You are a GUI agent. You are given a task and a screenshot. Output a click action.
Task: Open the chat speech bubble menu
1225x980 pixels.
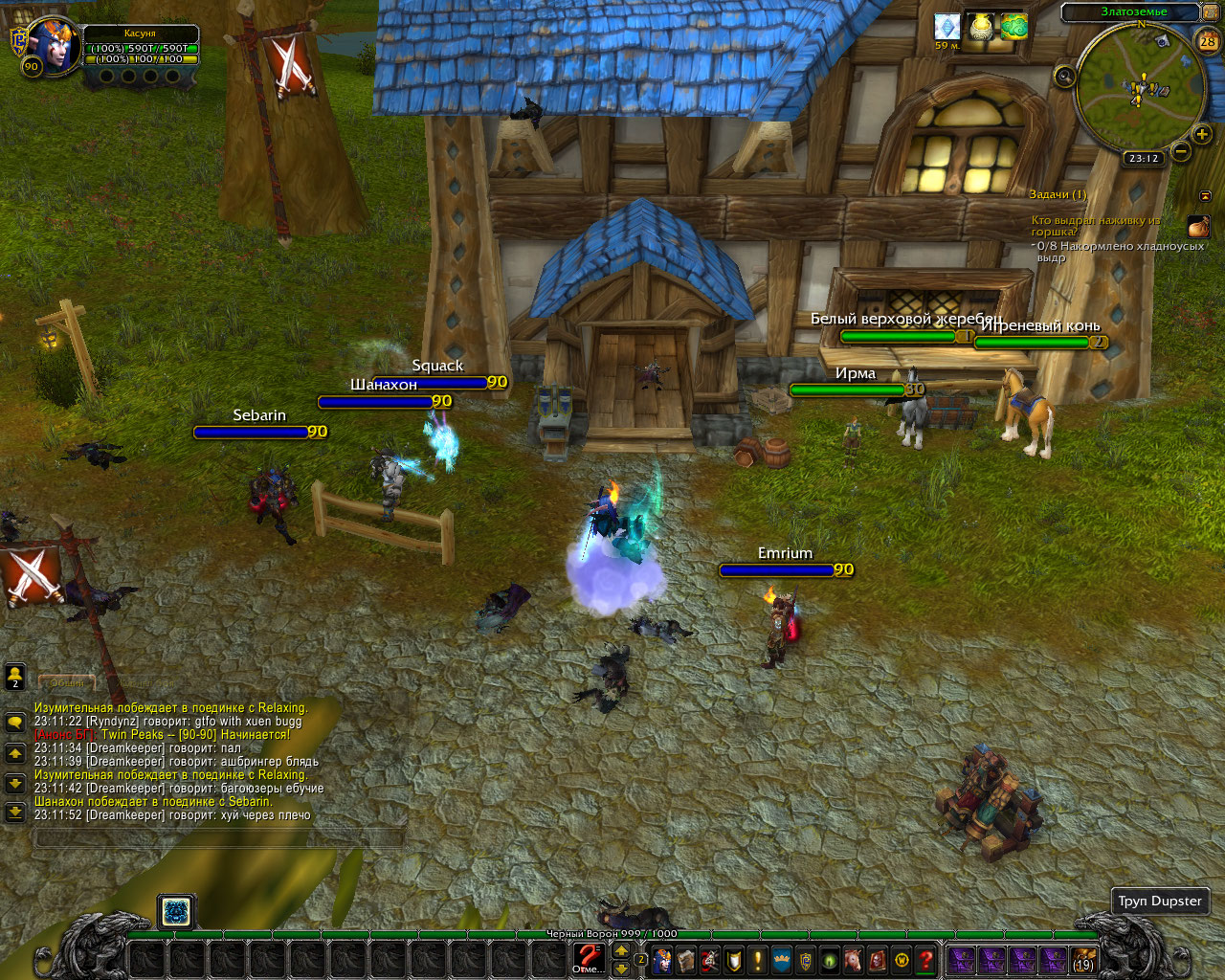(15, 722)
